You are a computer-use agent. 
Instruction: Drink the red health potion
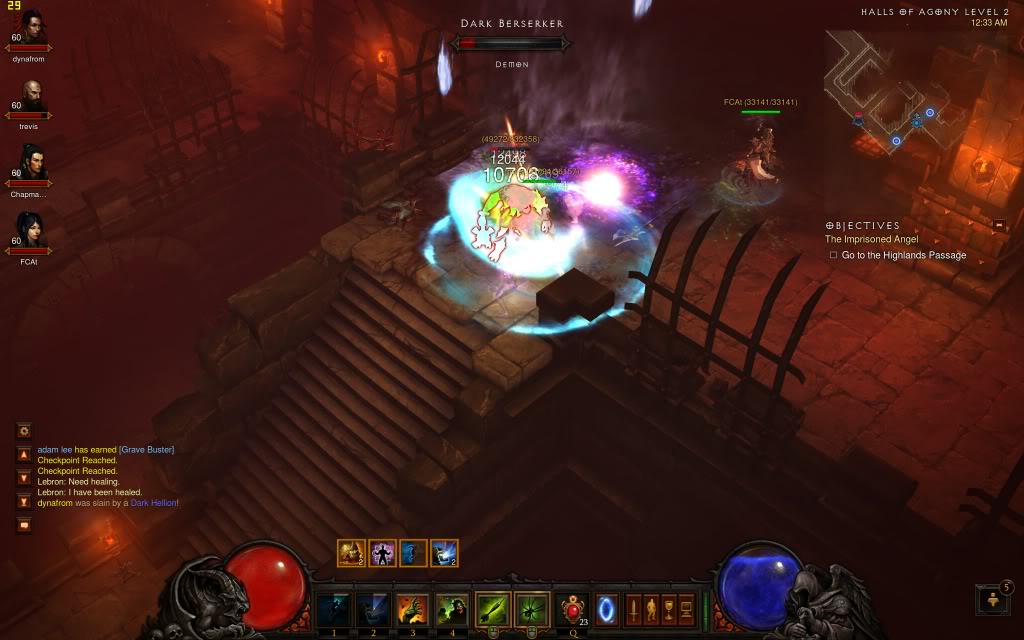coord(572,607)
